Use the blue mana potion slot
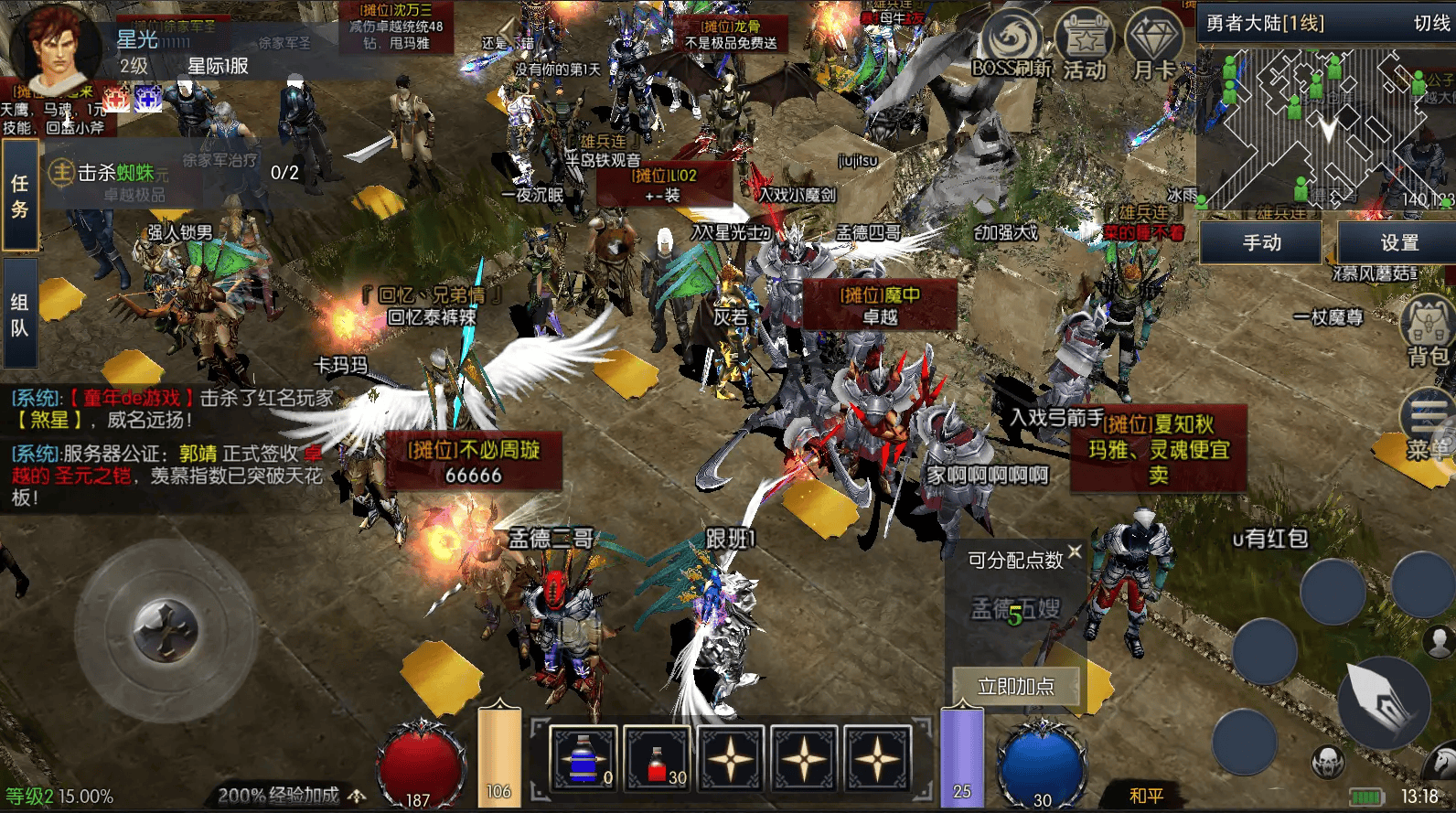 (583, 758)
